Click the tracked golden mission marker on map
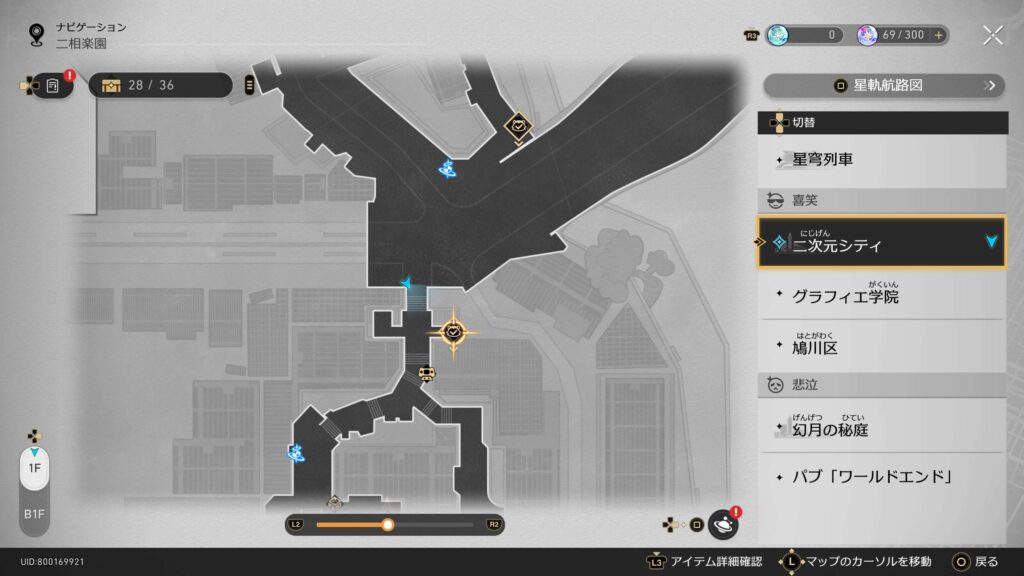The height and width of the screenshot is (576, 1024). point(453,331)
